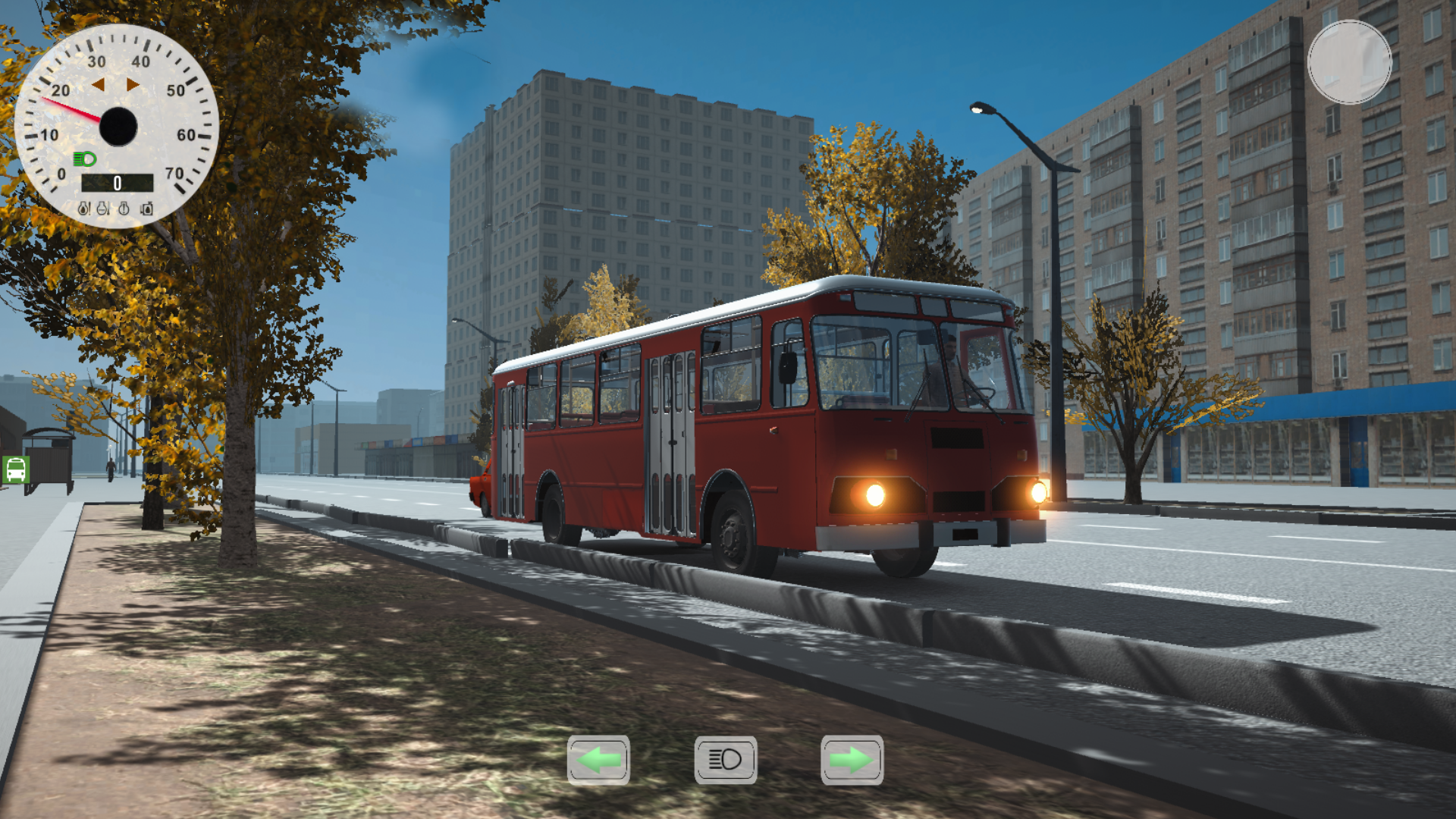The width and height of the screenshot is (1456, 819).
Task: Click the green headlight indicator inside the speedometer
Action: pos(84,159)
